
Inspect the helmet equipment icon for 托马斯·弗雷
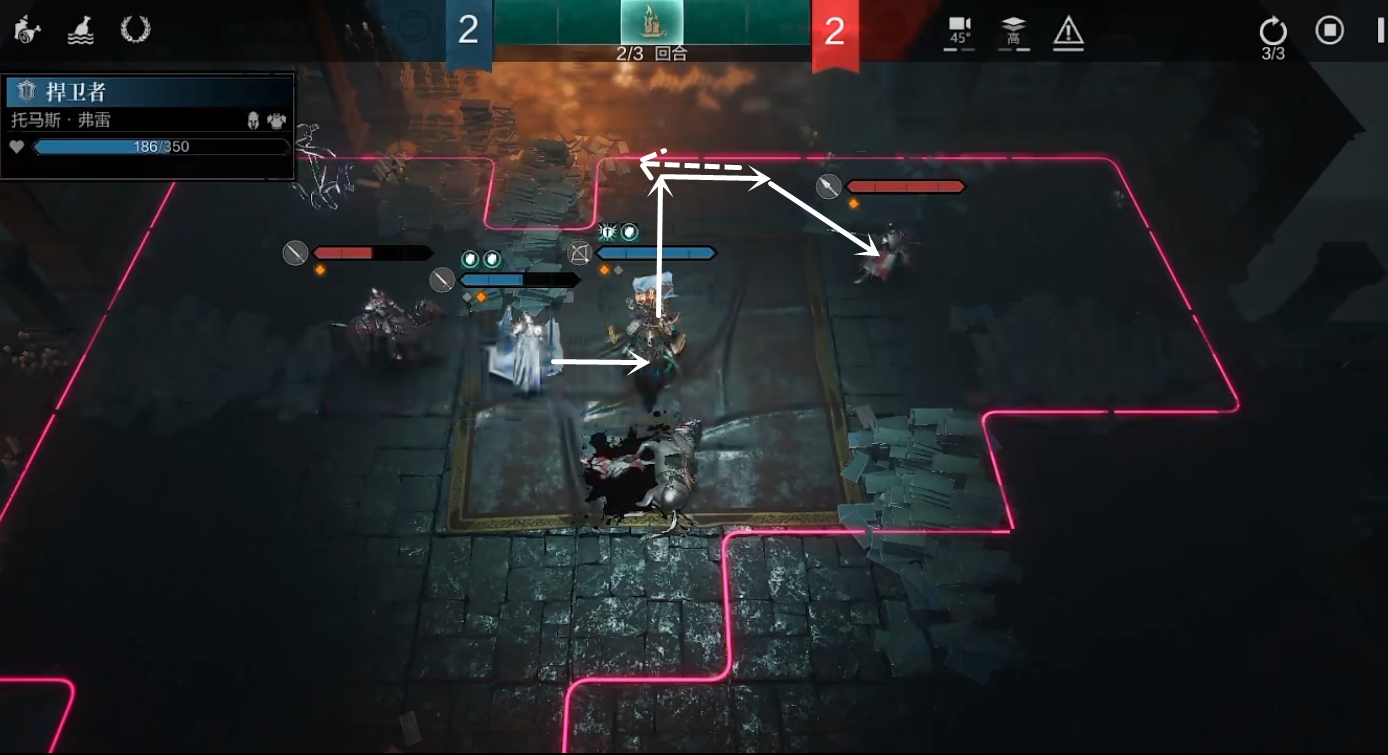(x=254, y=120)
